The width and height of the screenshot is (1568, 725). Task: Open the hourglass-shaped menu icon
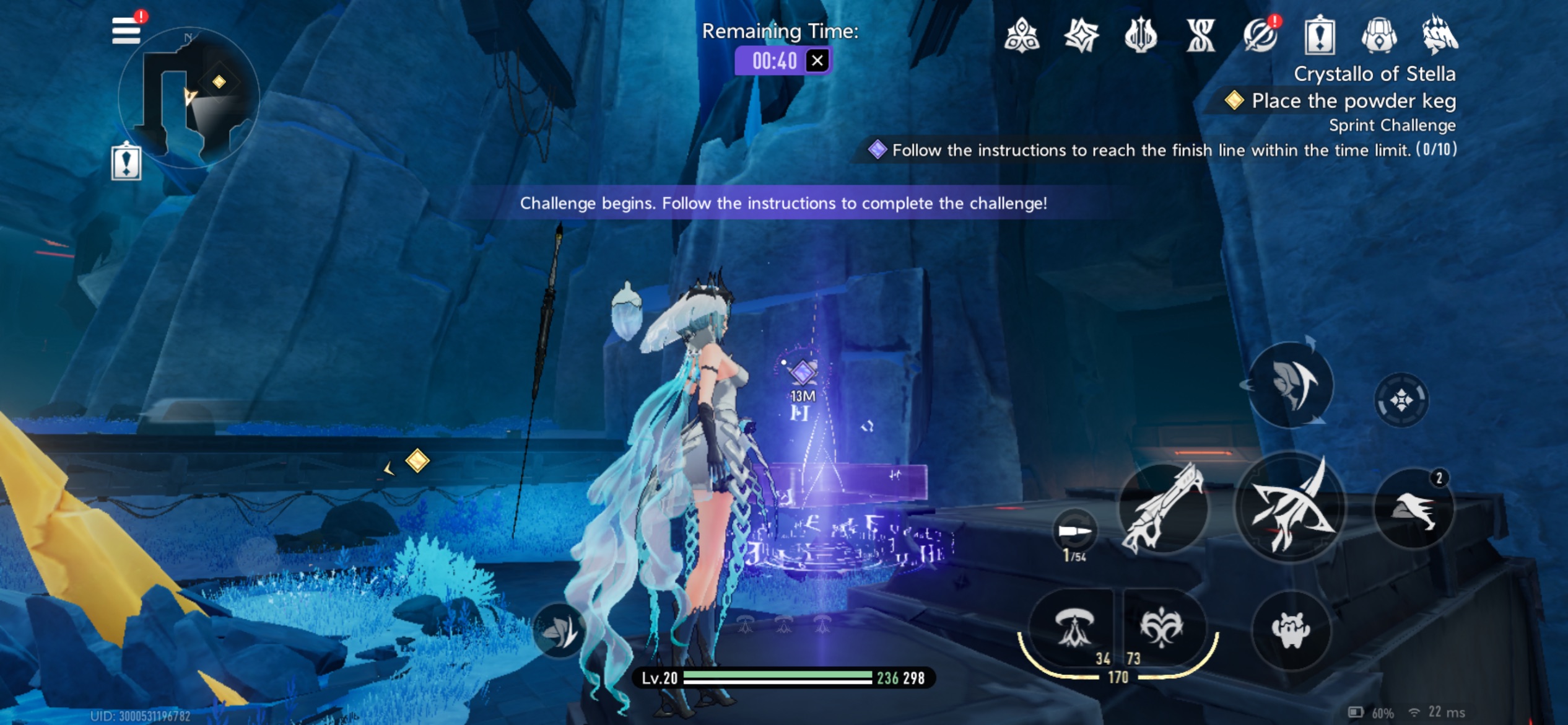coord(1200,35)
